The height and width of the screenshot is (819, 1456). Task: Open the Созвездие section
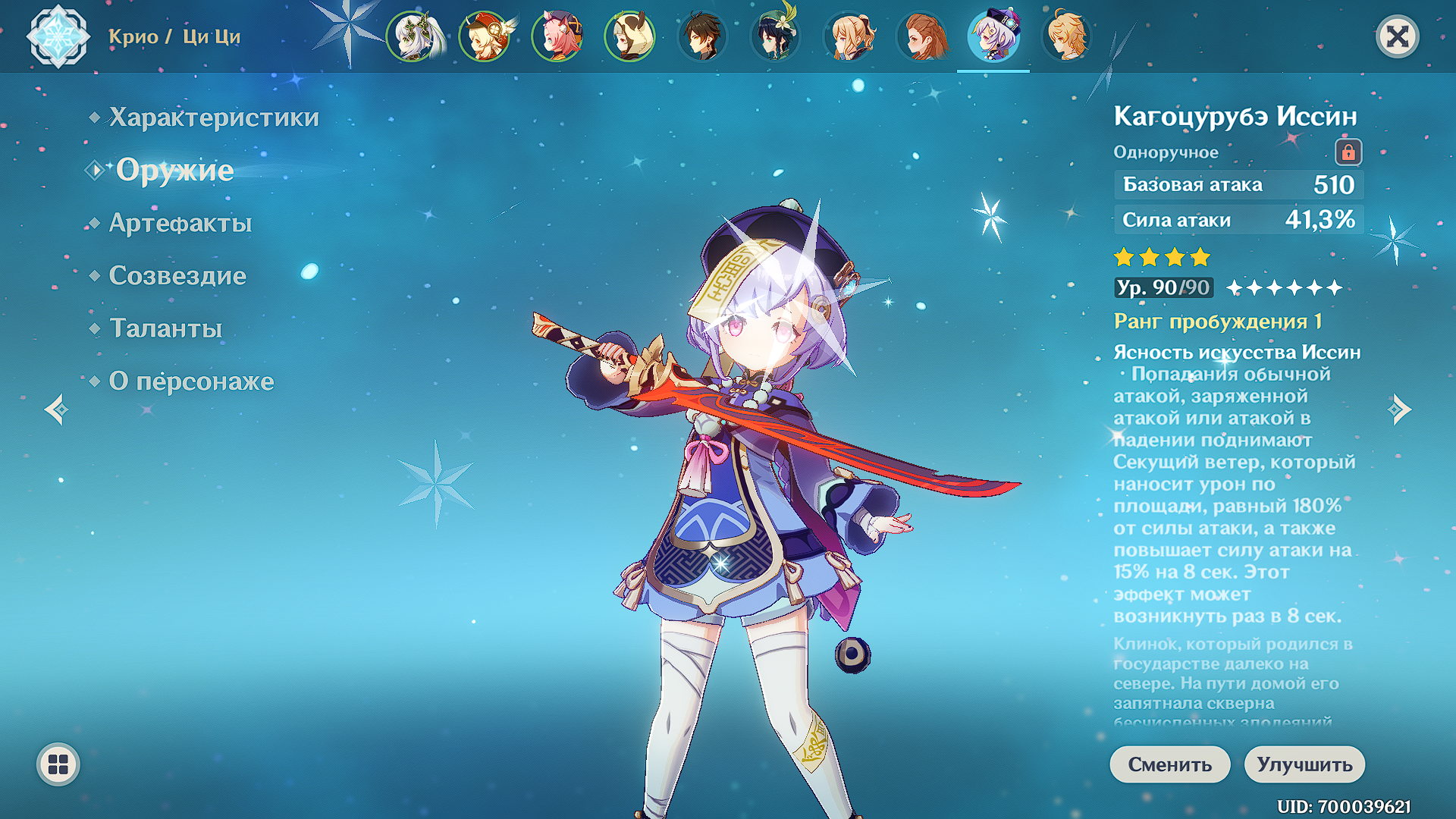tap(177, 275)
